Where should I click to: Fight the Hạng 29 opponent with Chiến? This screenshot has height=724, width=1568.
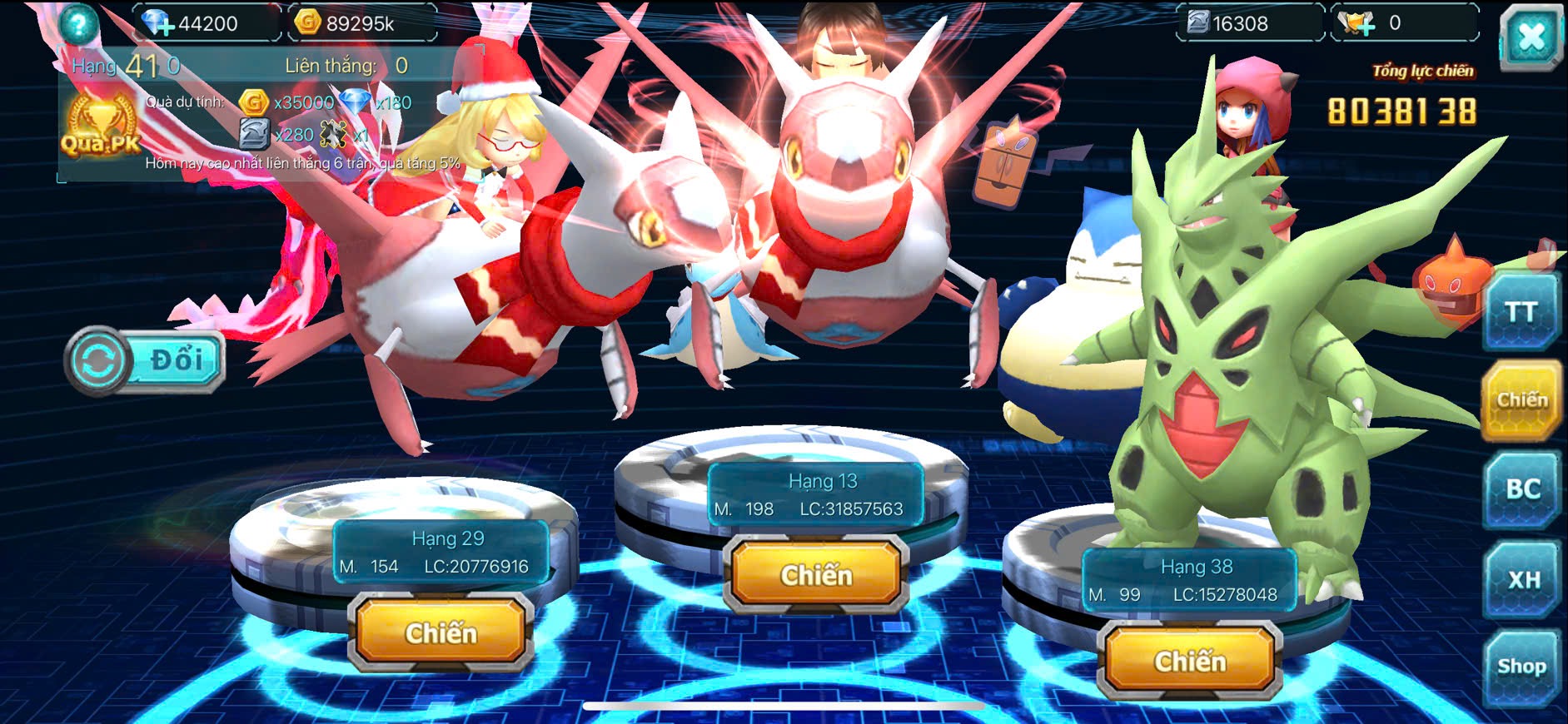tap(441, 632)
